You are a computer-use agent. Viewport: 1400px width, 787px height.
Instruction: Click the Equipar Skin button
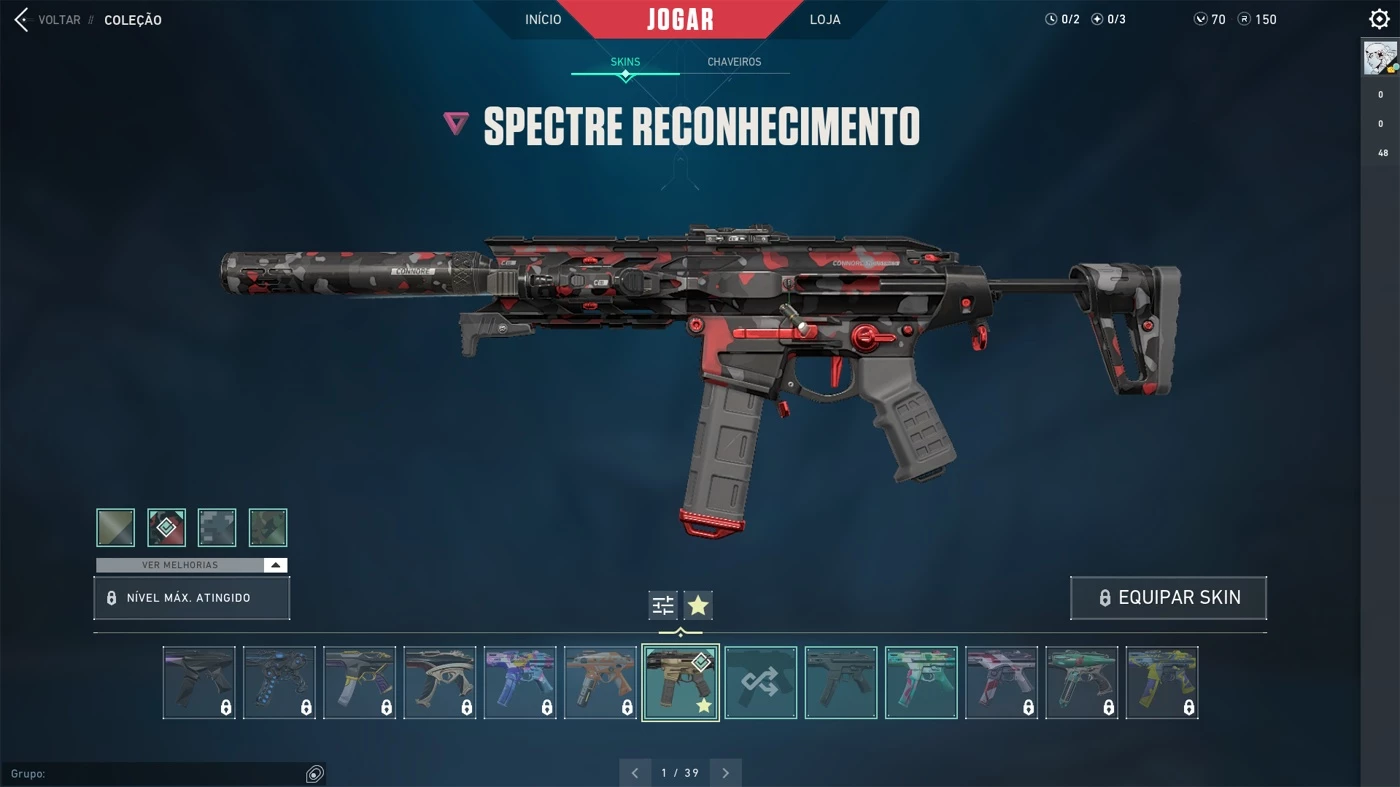pos(1168,598)
